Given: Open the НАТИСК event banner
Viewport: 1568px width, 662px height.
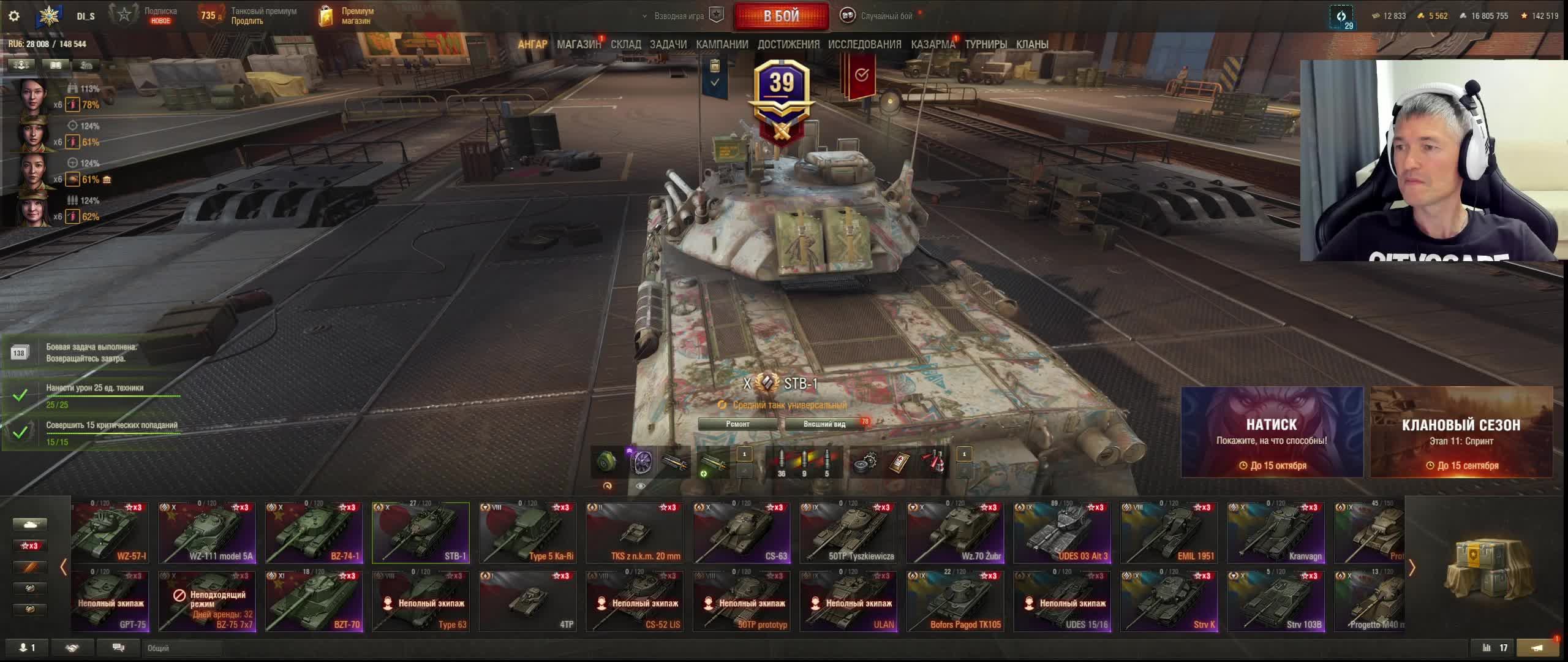Looking at the screenshot, I should tap(1272, 432).
